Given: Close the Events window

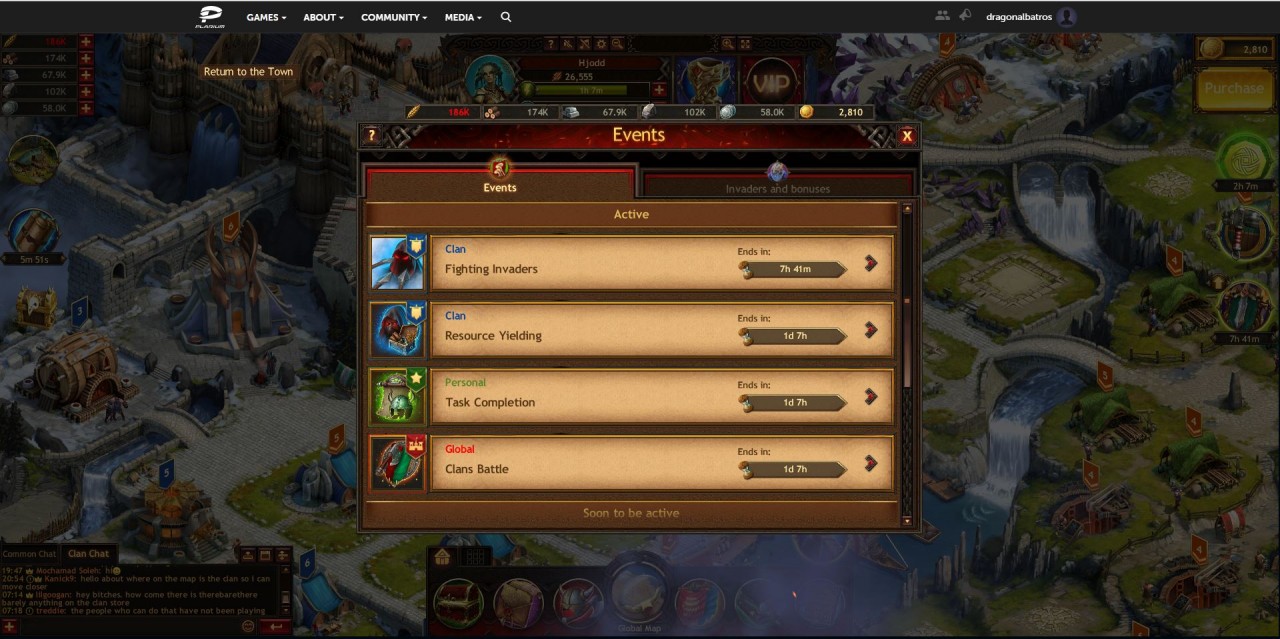Looking at the screenshot, I should click(907, 136).
